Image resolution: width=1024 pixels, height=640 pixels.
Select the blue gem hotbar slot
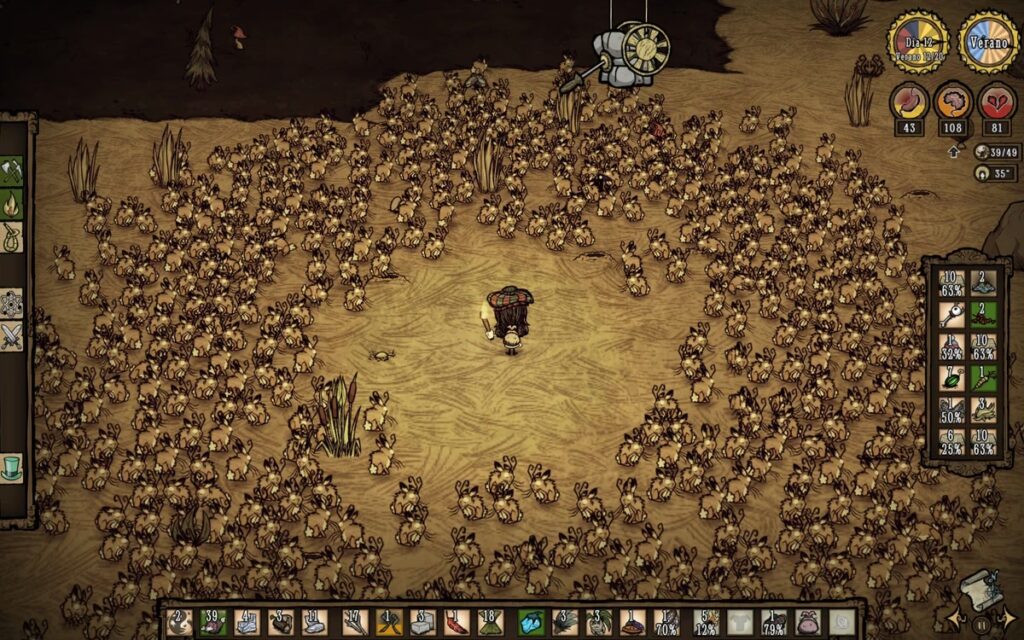click(532, 622)
